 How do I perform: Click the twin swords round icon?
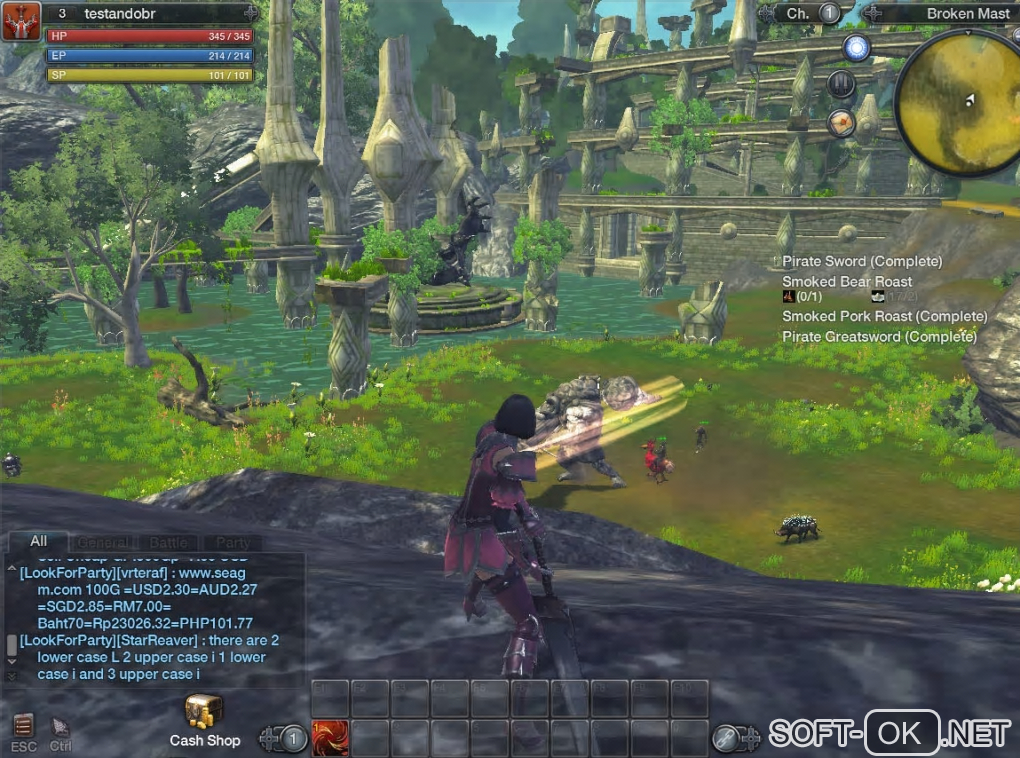tap(841, 84)
